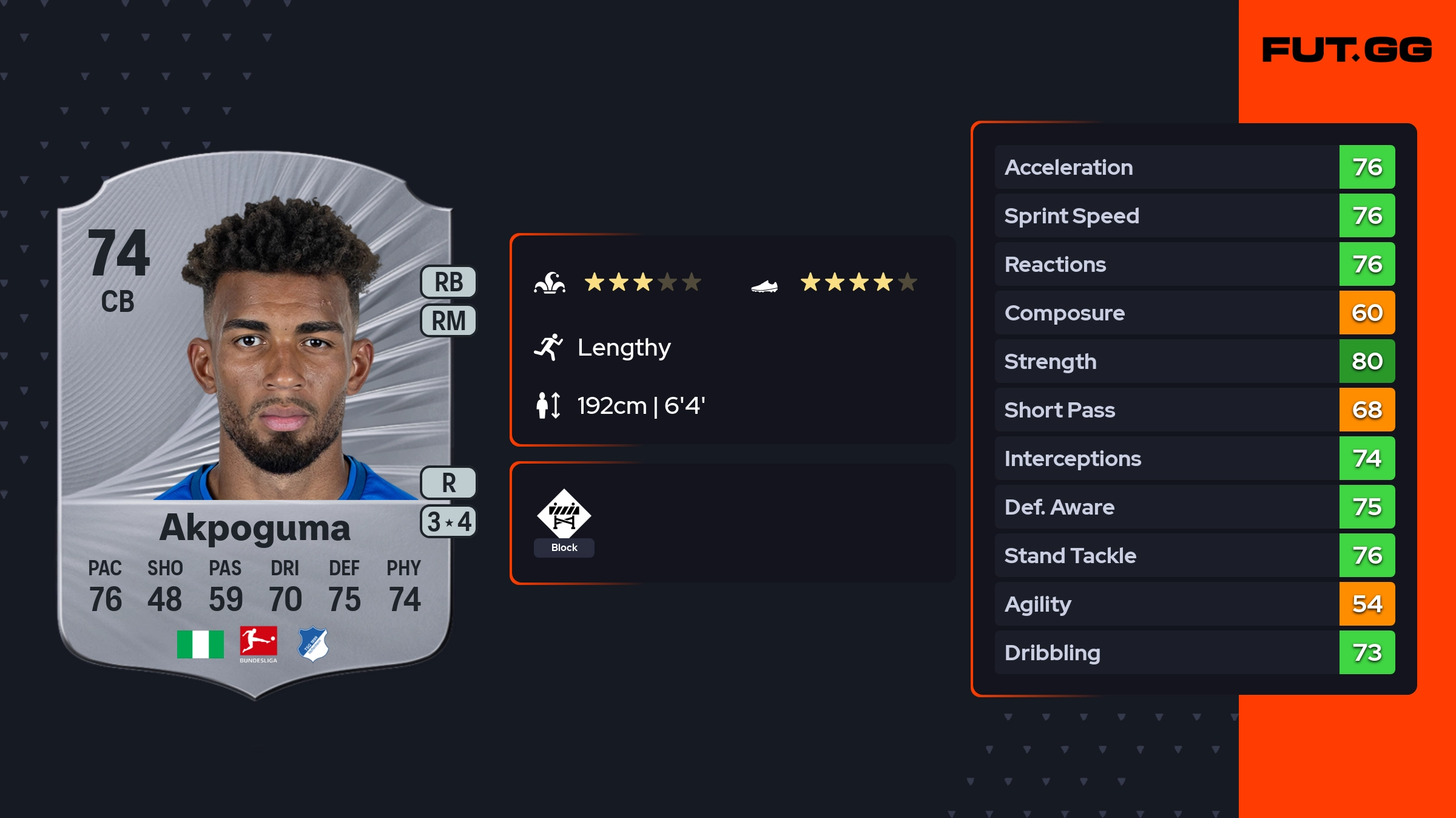
Task: Select the Strength stat row
Action: (1194, 361)
